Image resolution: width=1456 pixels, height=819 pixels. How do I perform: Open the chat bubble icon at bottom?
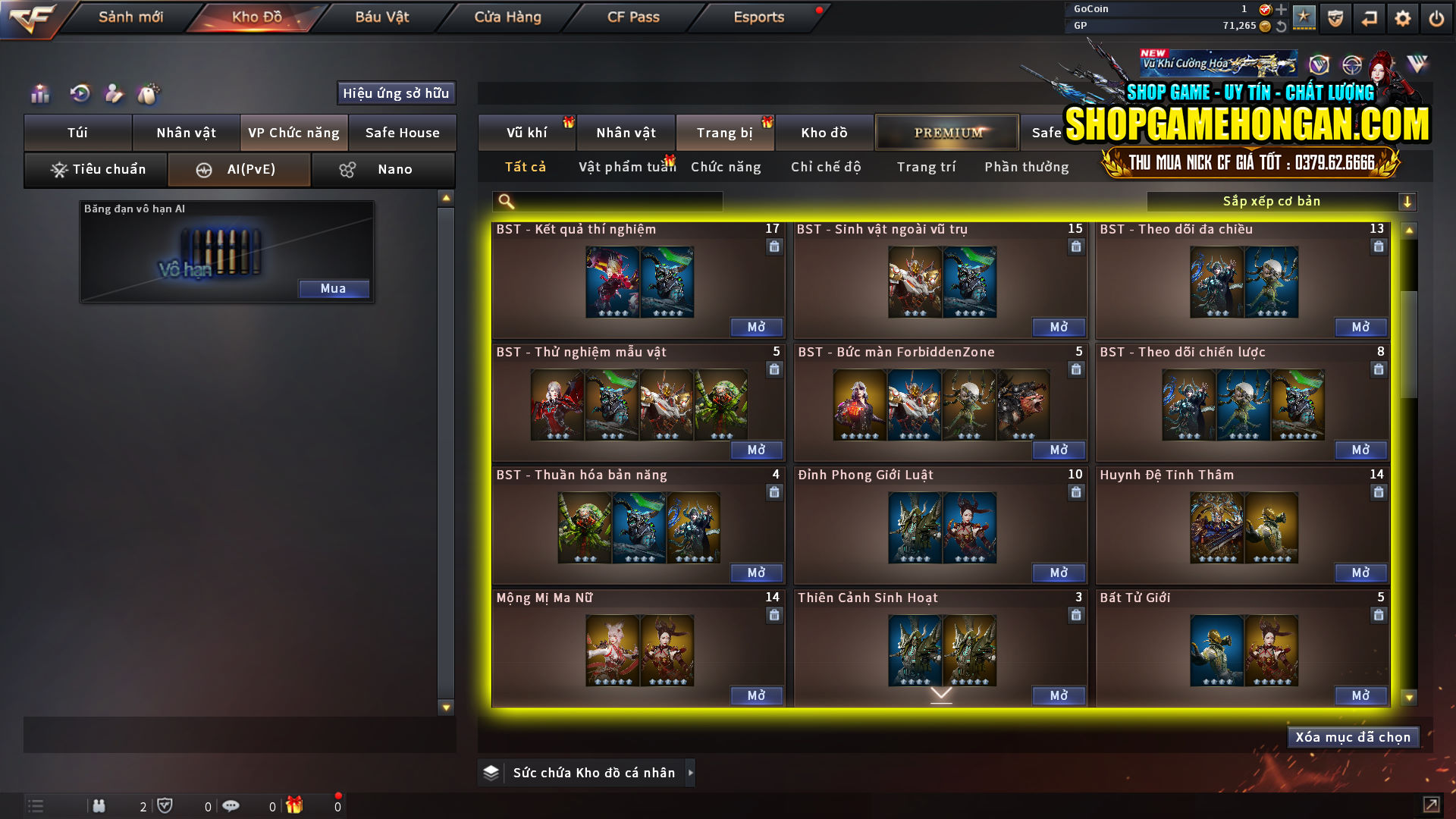(231, 805)
